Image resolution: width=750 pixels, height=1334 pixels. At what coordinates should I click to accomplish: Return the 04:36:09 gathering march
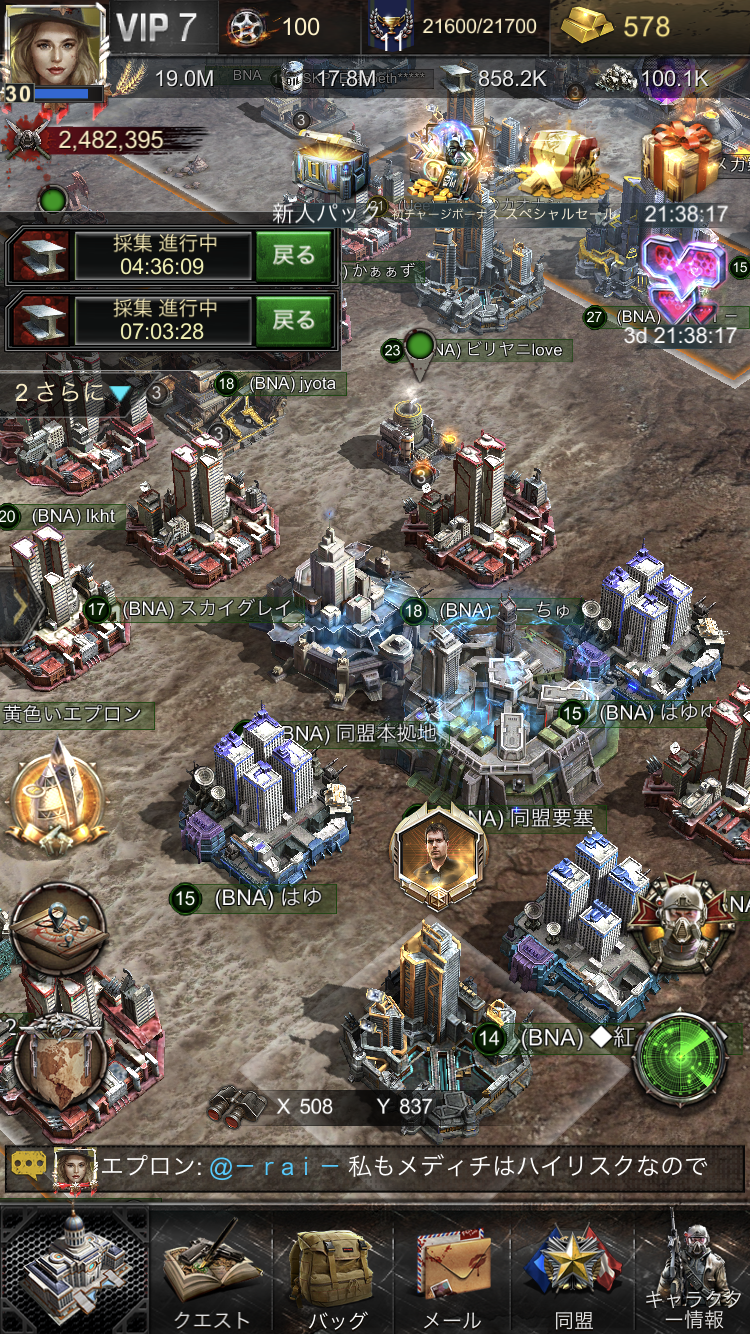point(293,256)
